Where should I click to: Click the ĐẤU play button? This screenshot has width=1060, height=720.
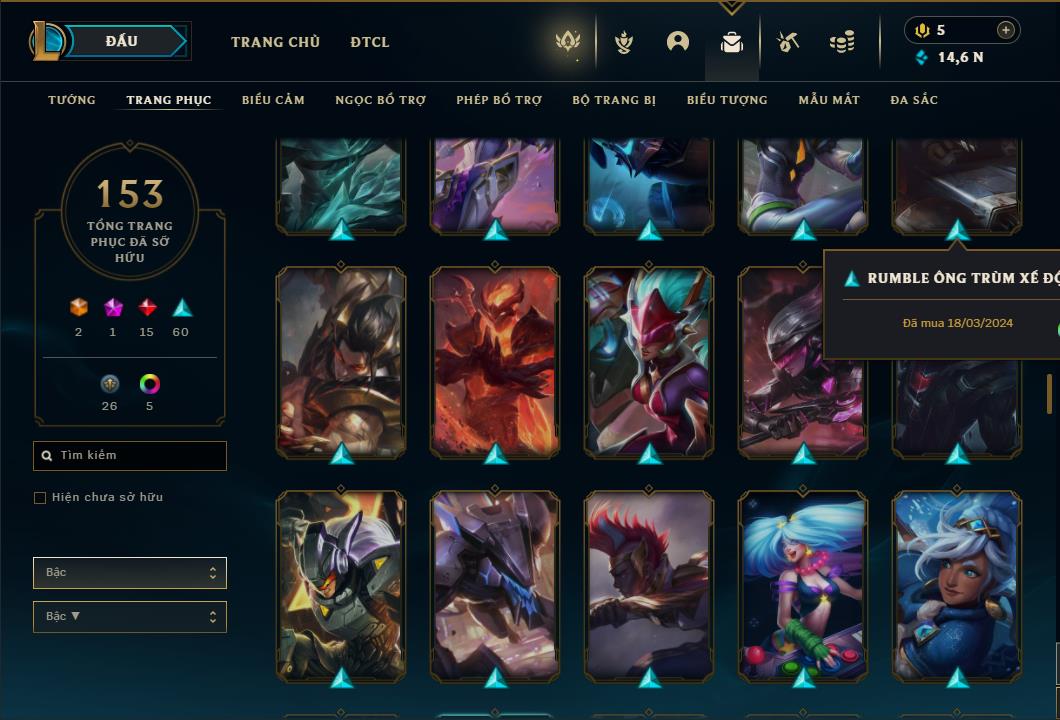(122, 41)
